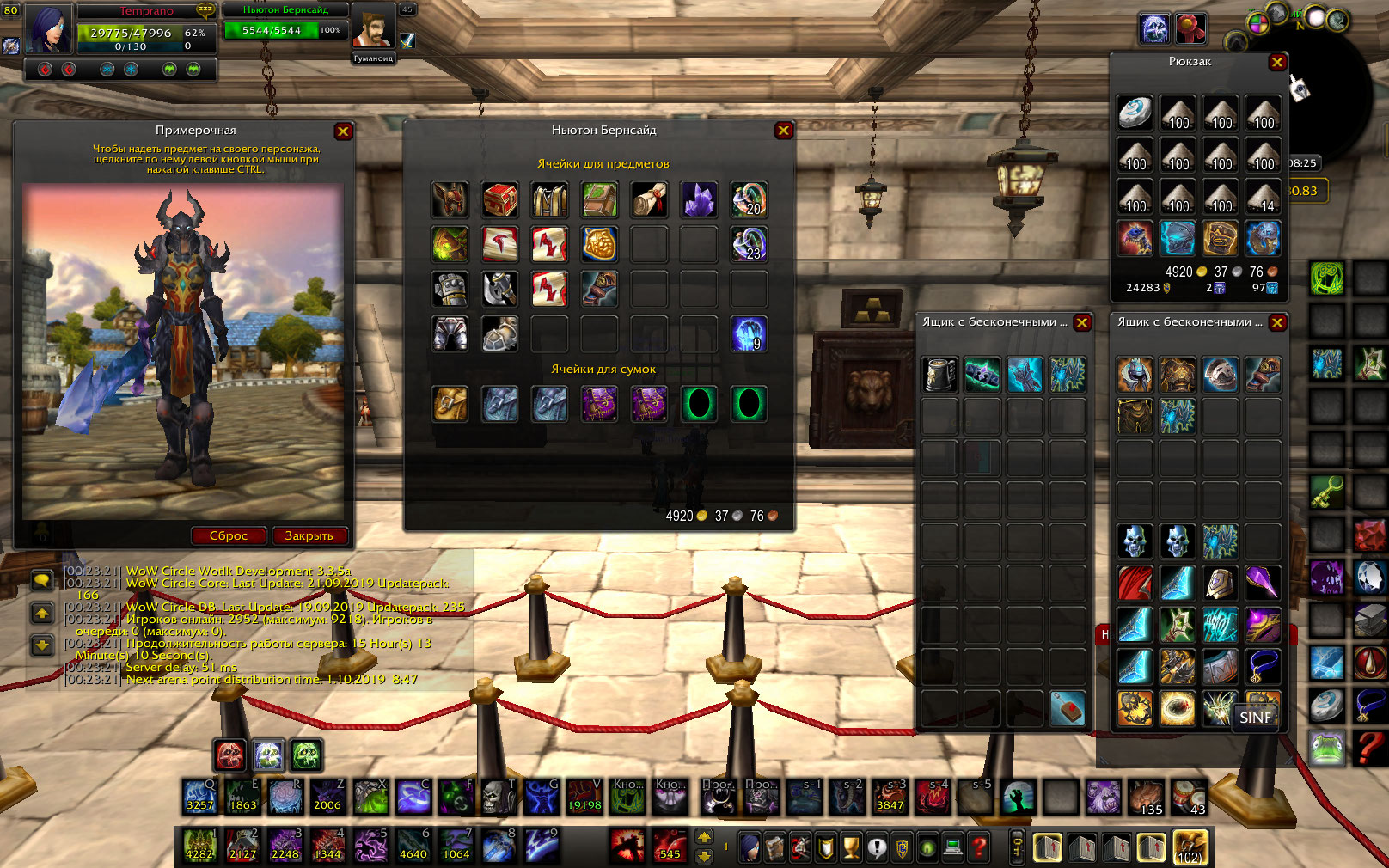
Task: Close the Примерочная dressing room window
Action: coord(343,131)
